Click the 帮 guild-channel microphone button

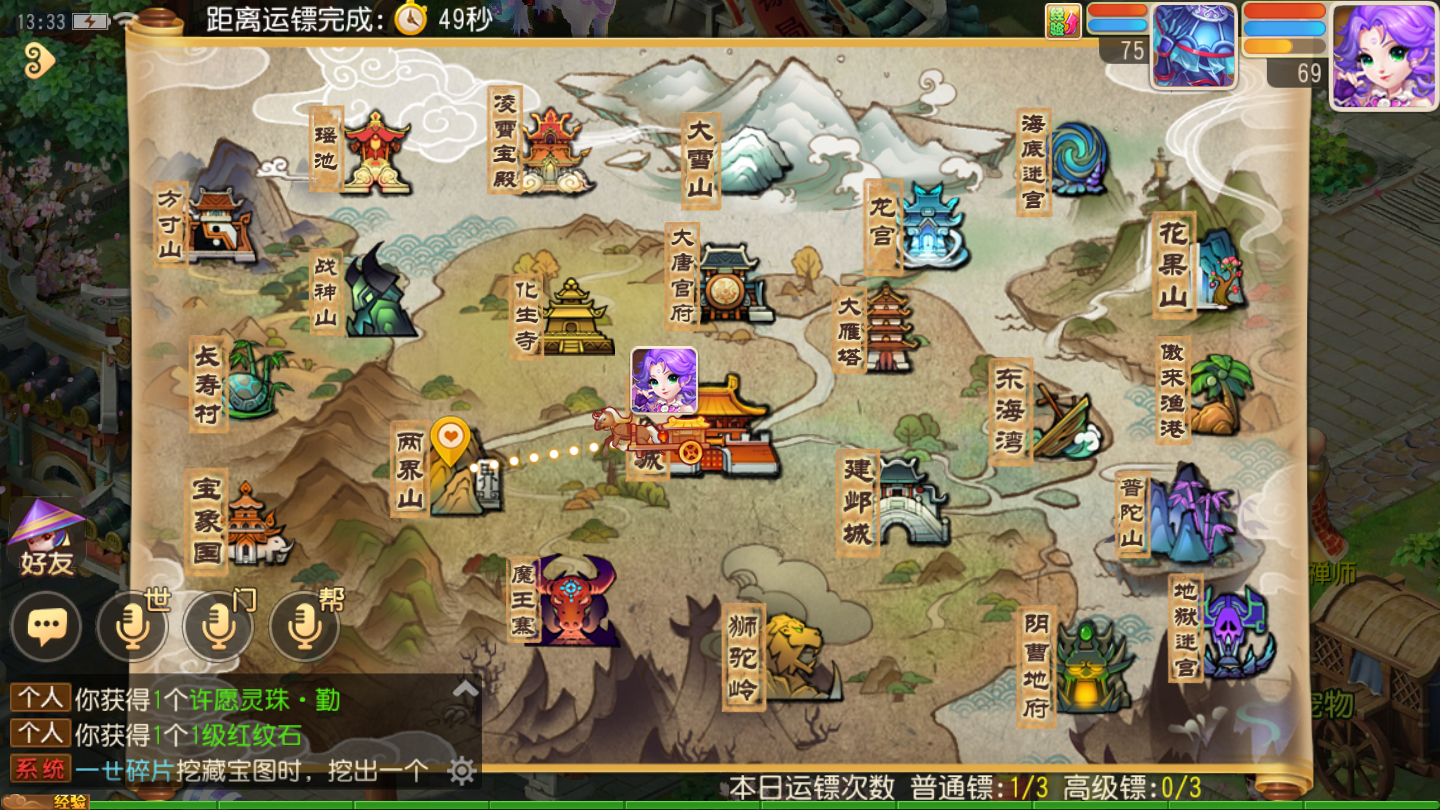coord(303,625)
